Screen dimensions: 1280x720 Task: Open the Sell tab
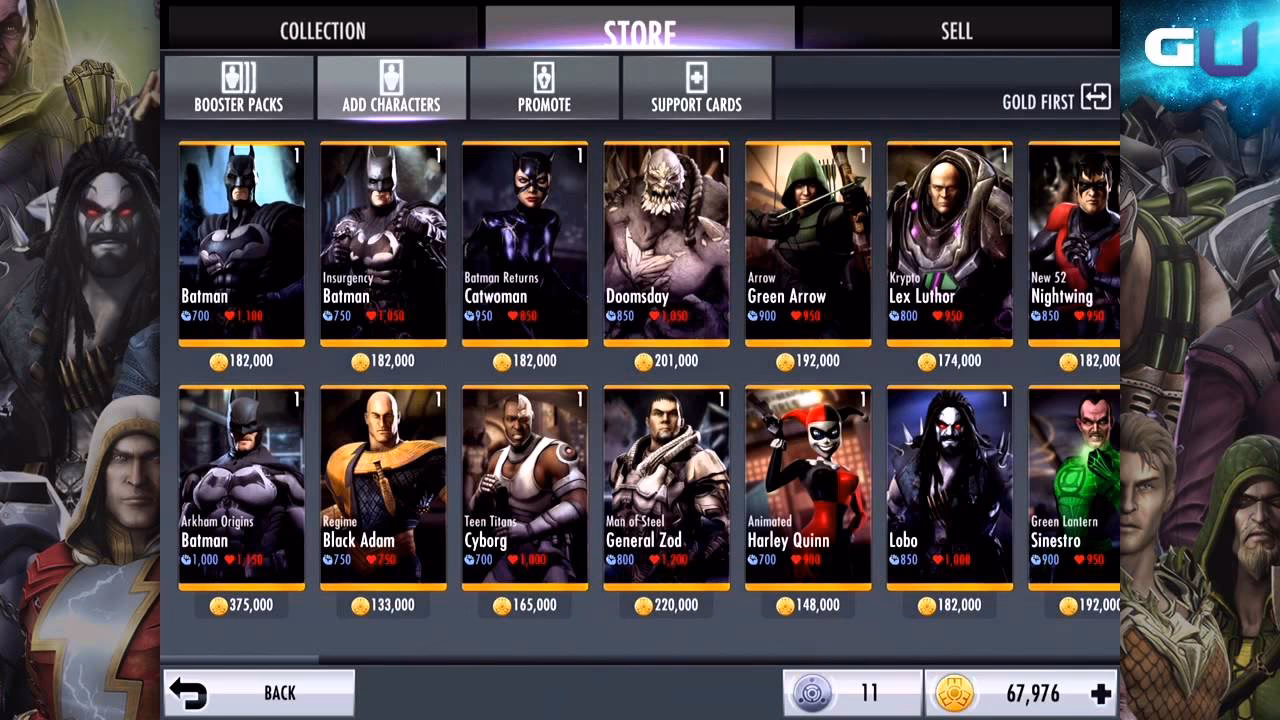(955, 30)
